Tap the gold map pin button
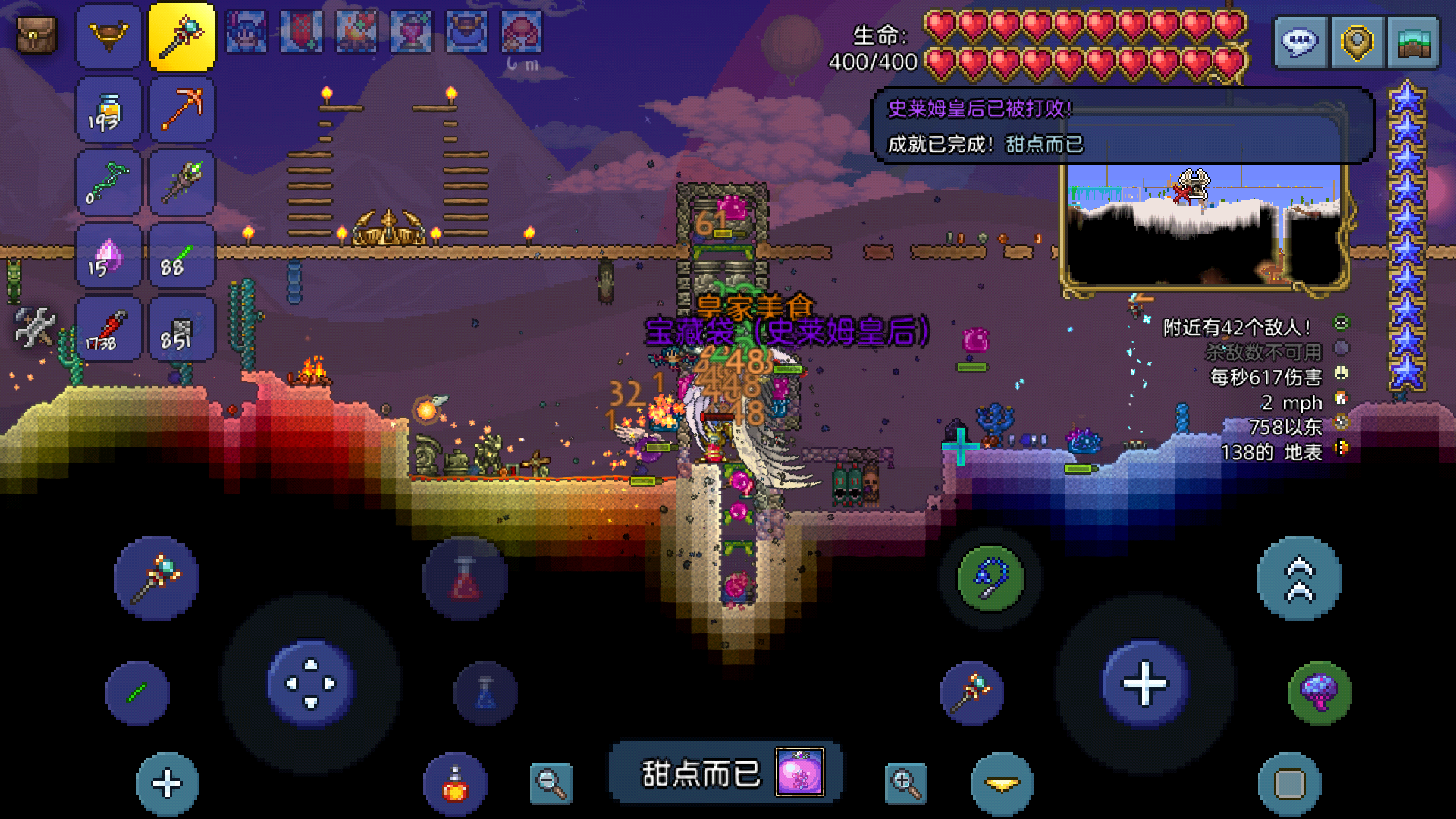Screen dimensions: 1456x819 tap(1357, 42)
